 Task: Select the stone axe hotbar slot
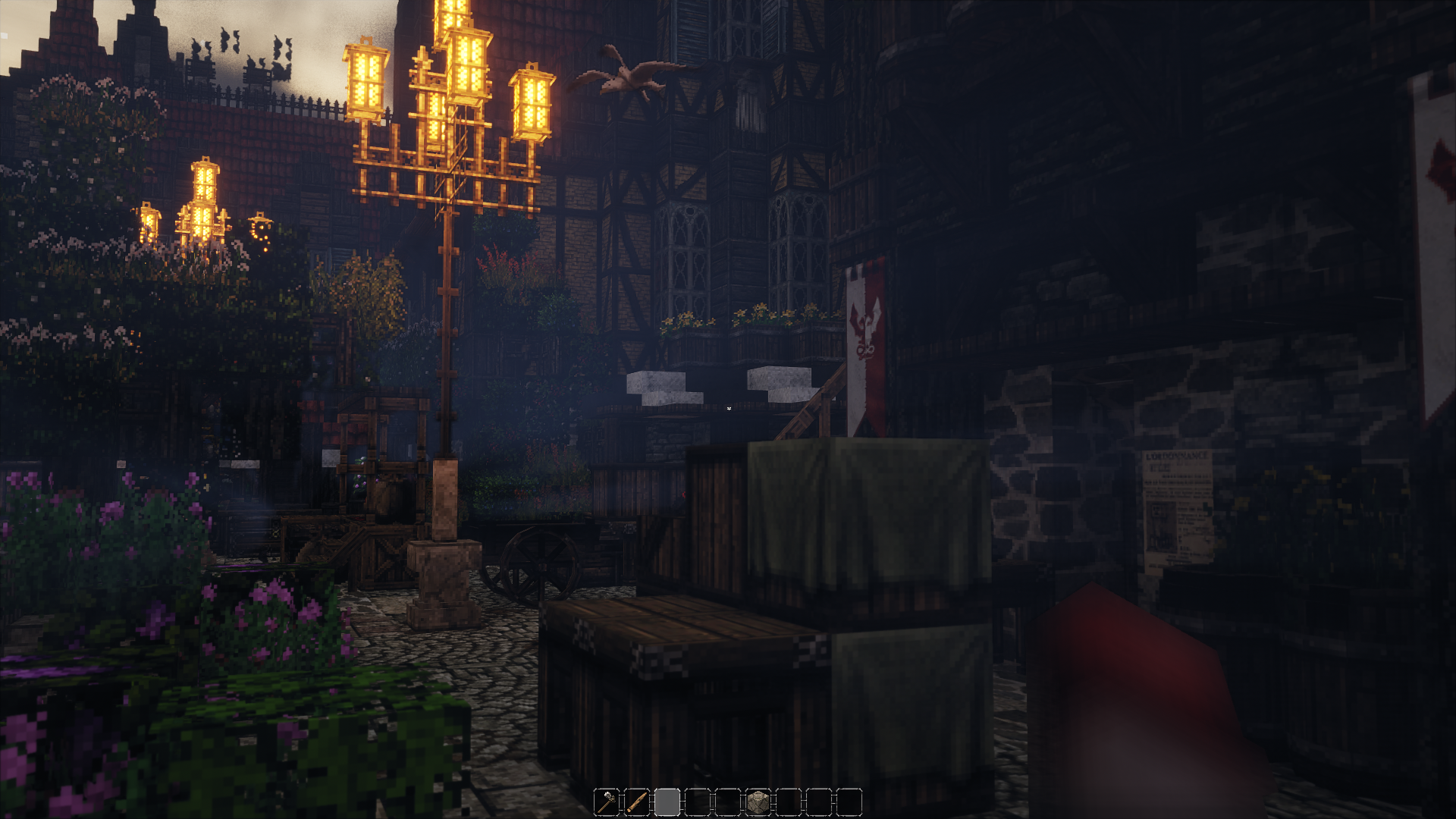click(x=607, y=802)
